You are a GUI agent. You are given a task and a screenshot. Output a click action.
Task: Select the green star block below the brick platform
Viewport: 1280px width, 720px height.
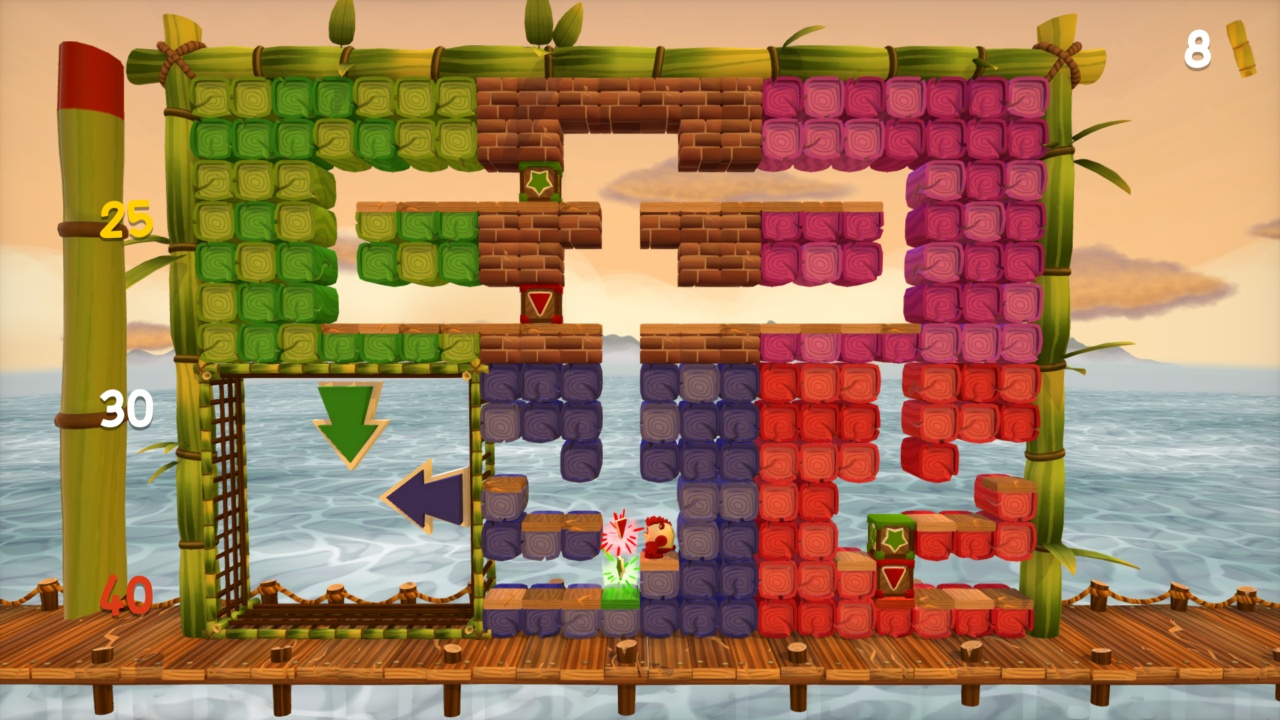coord(540,181)
